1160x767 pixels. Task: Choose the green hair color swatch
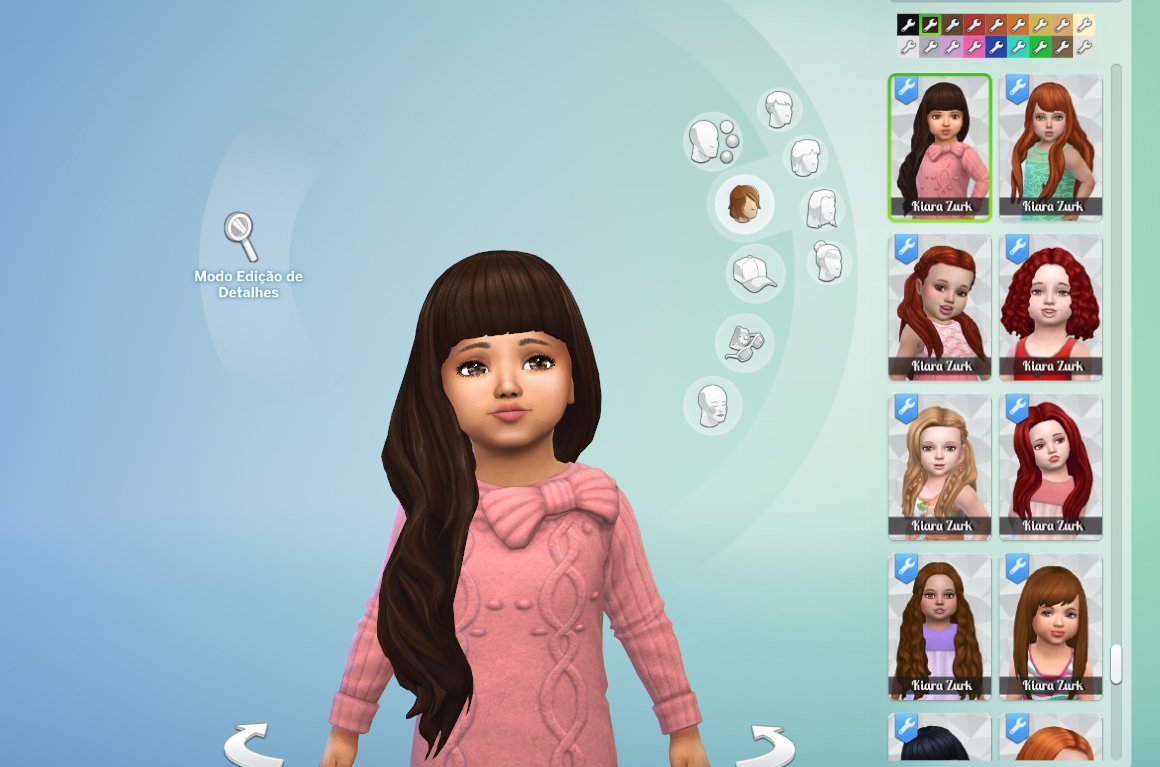click(x=1039, y=46)
